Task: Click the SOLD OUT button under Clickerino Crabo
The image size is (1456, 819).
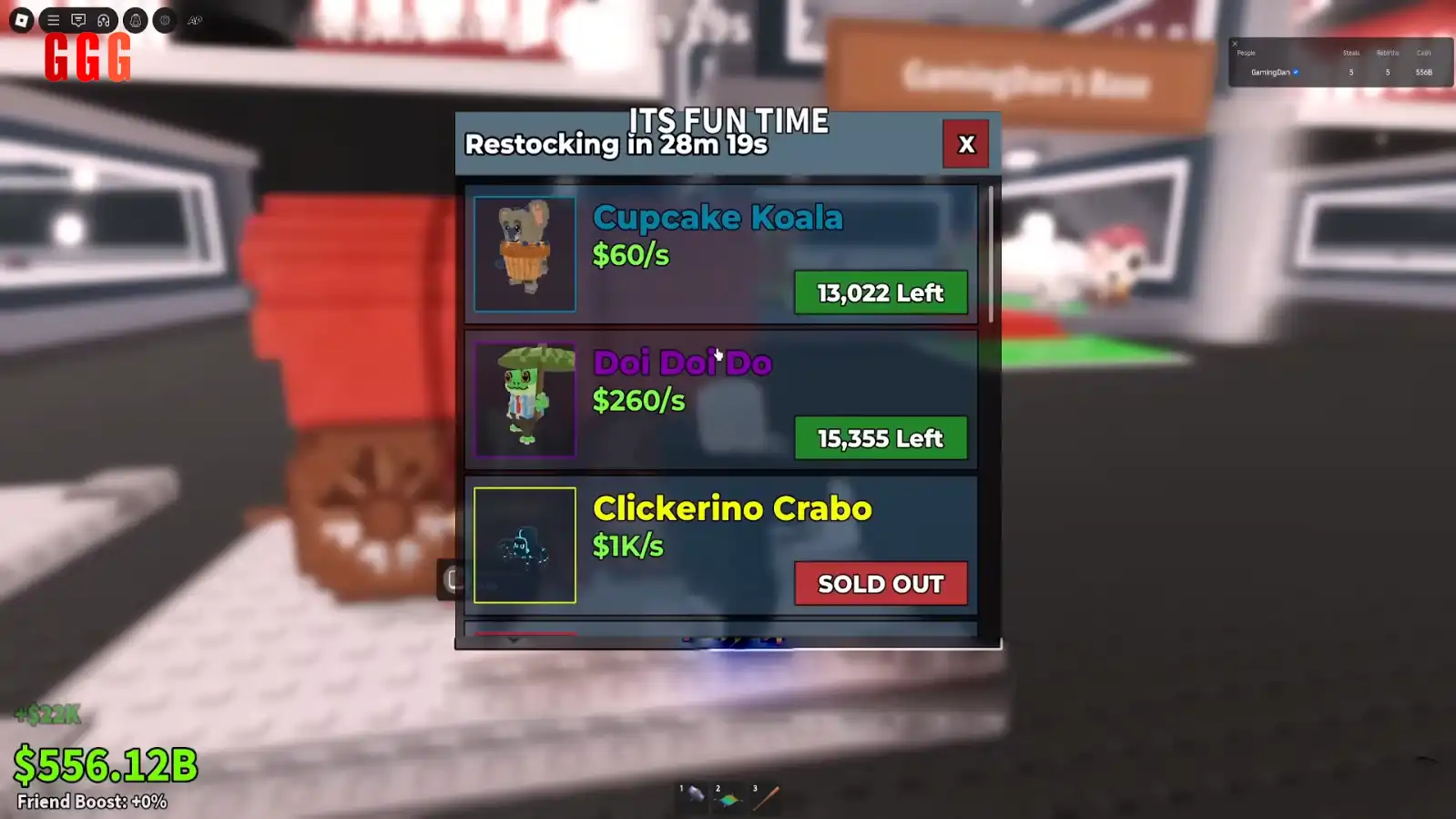Action: click(x=880, y=583)
